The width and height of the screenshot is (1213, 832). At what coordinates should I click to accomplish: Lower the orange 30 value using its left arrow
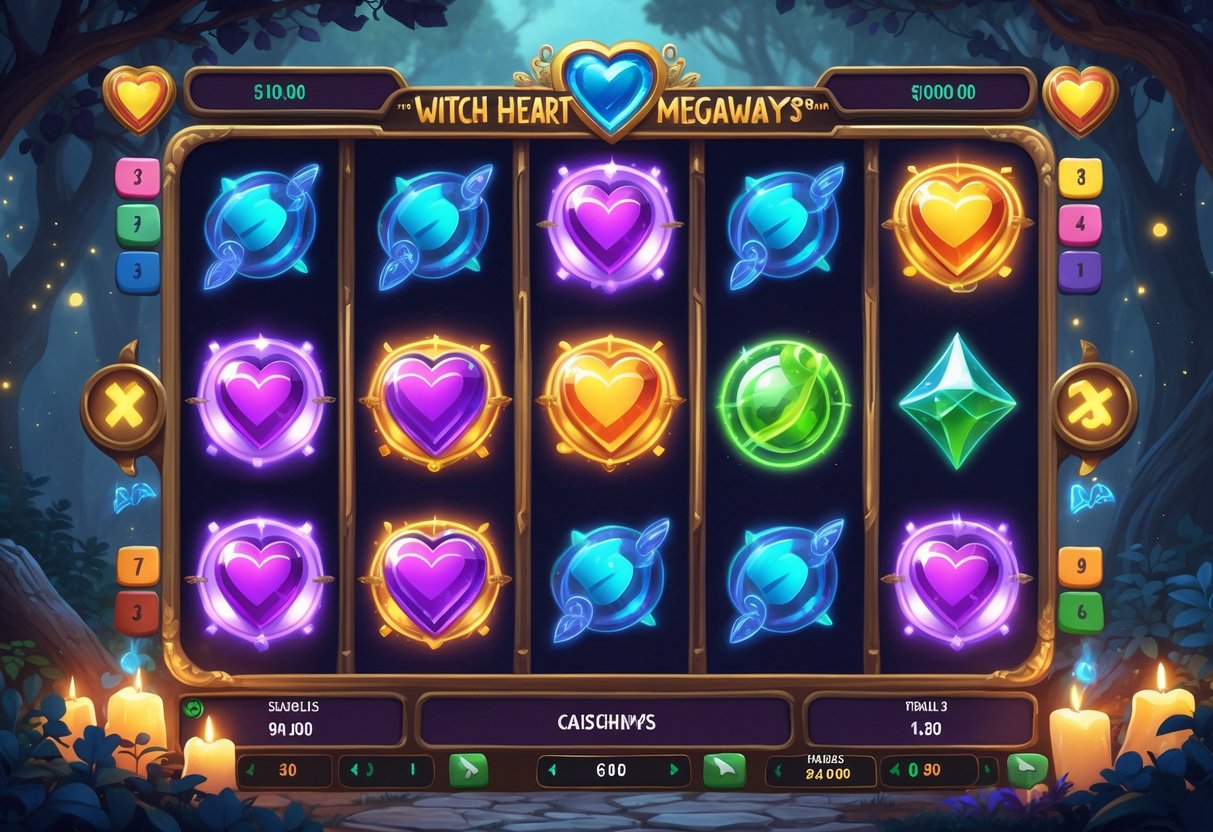tap(250, 771)
